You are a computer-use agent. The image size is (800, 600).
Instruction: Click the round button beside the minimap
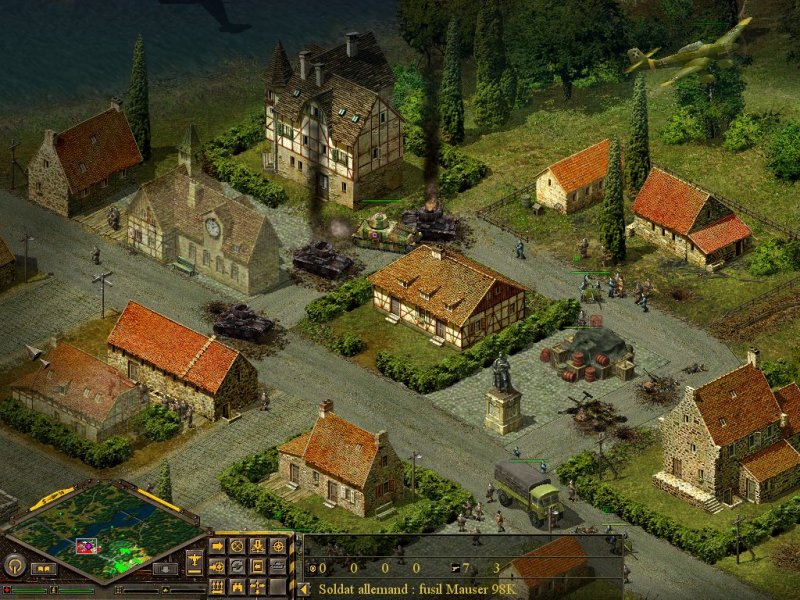tap(14, 565)
